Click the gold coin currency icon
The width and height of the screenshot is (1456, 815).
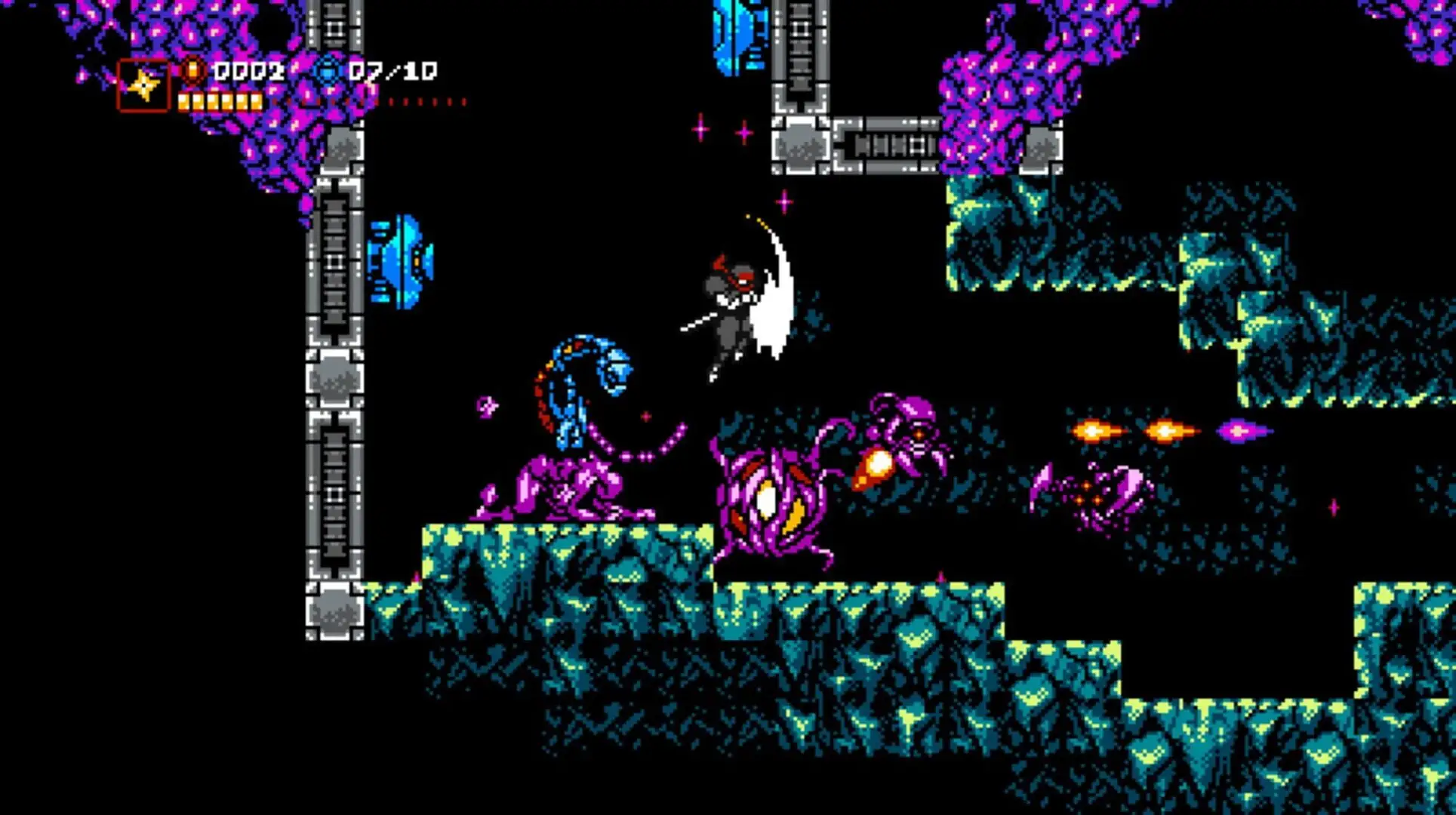pos(195,72)
